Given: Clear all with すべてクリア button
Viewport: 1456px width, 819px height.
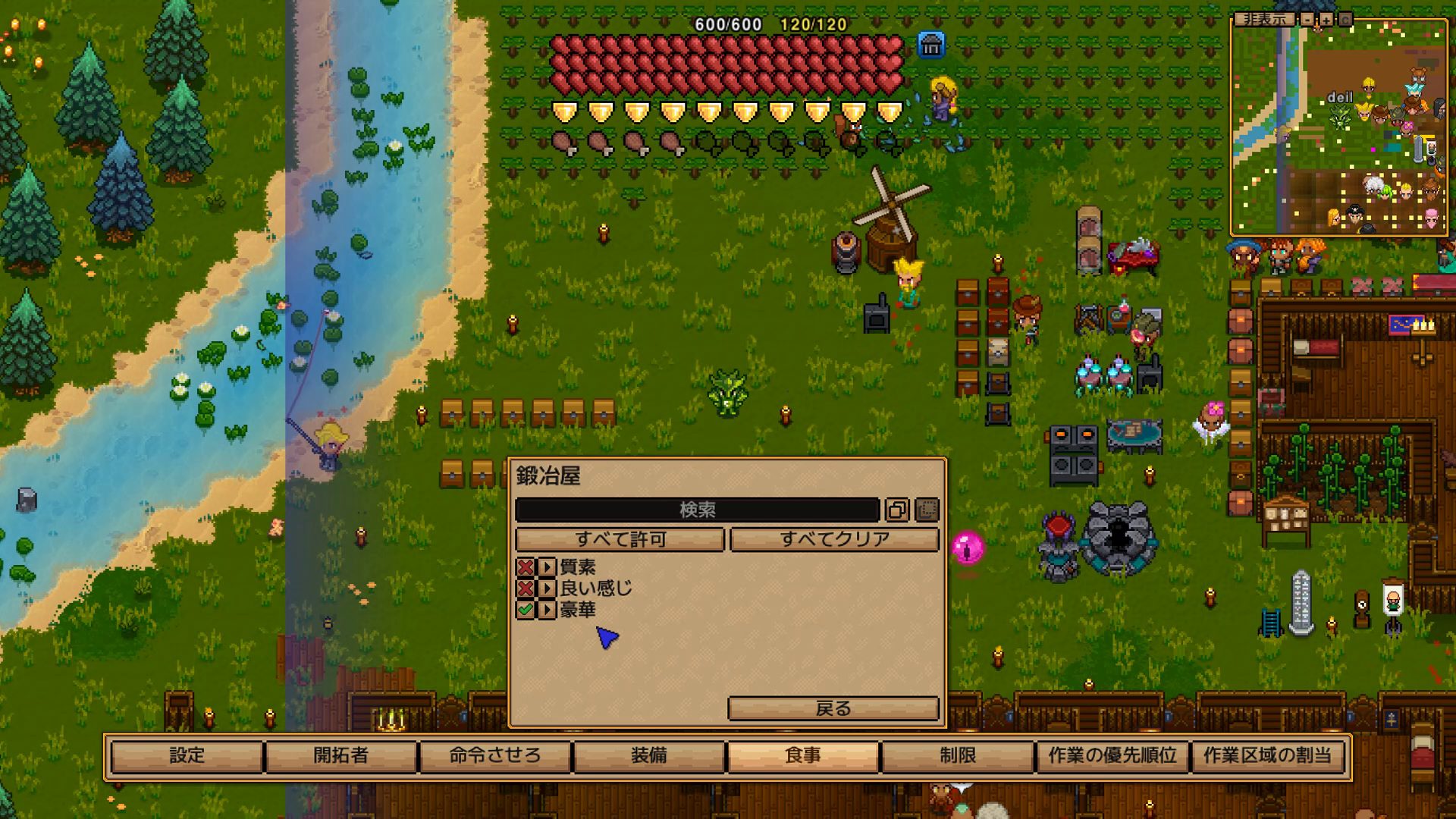Looking at the screenshot, I should click(x=834, y=539).
